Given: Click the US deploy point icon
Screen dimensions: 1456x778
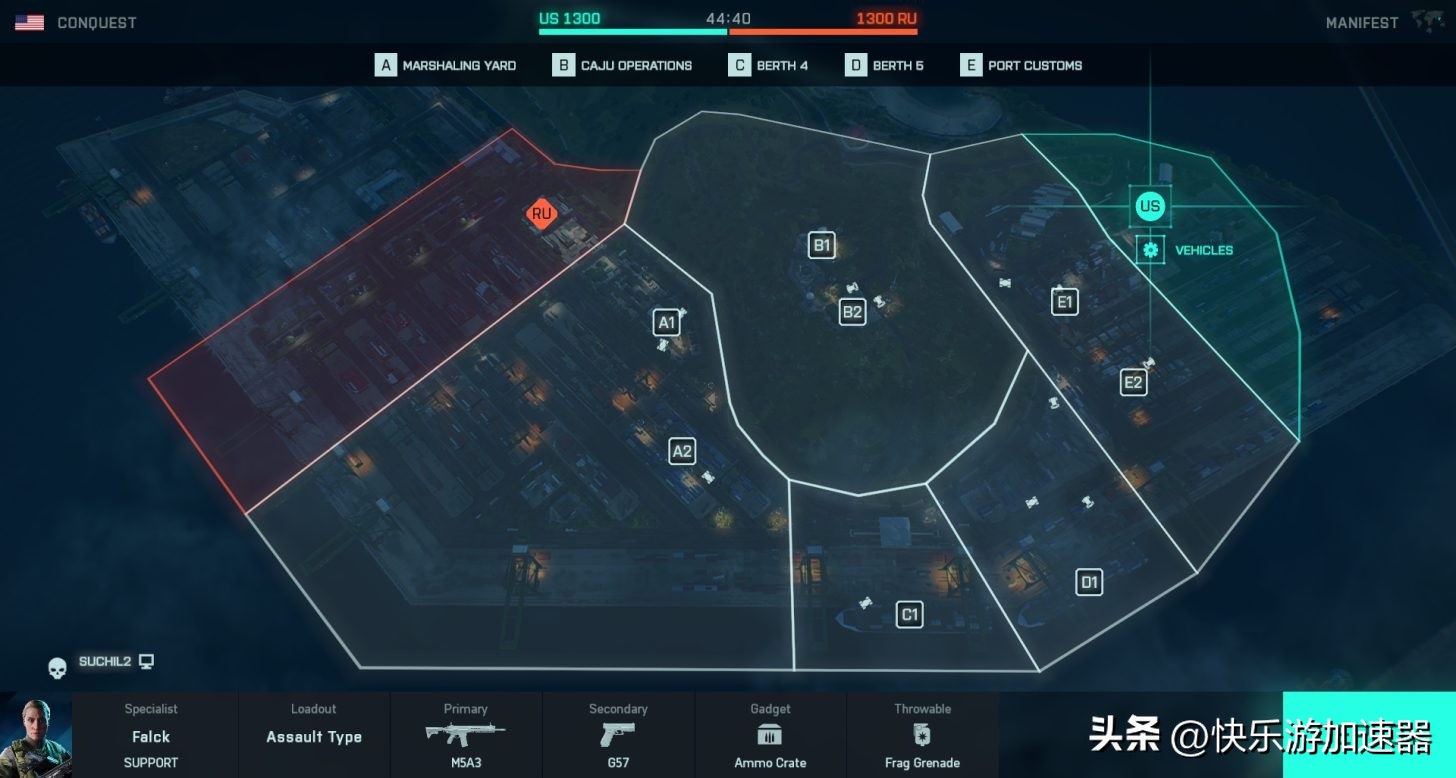Looking at the screenshot, I should point(1150,206).
